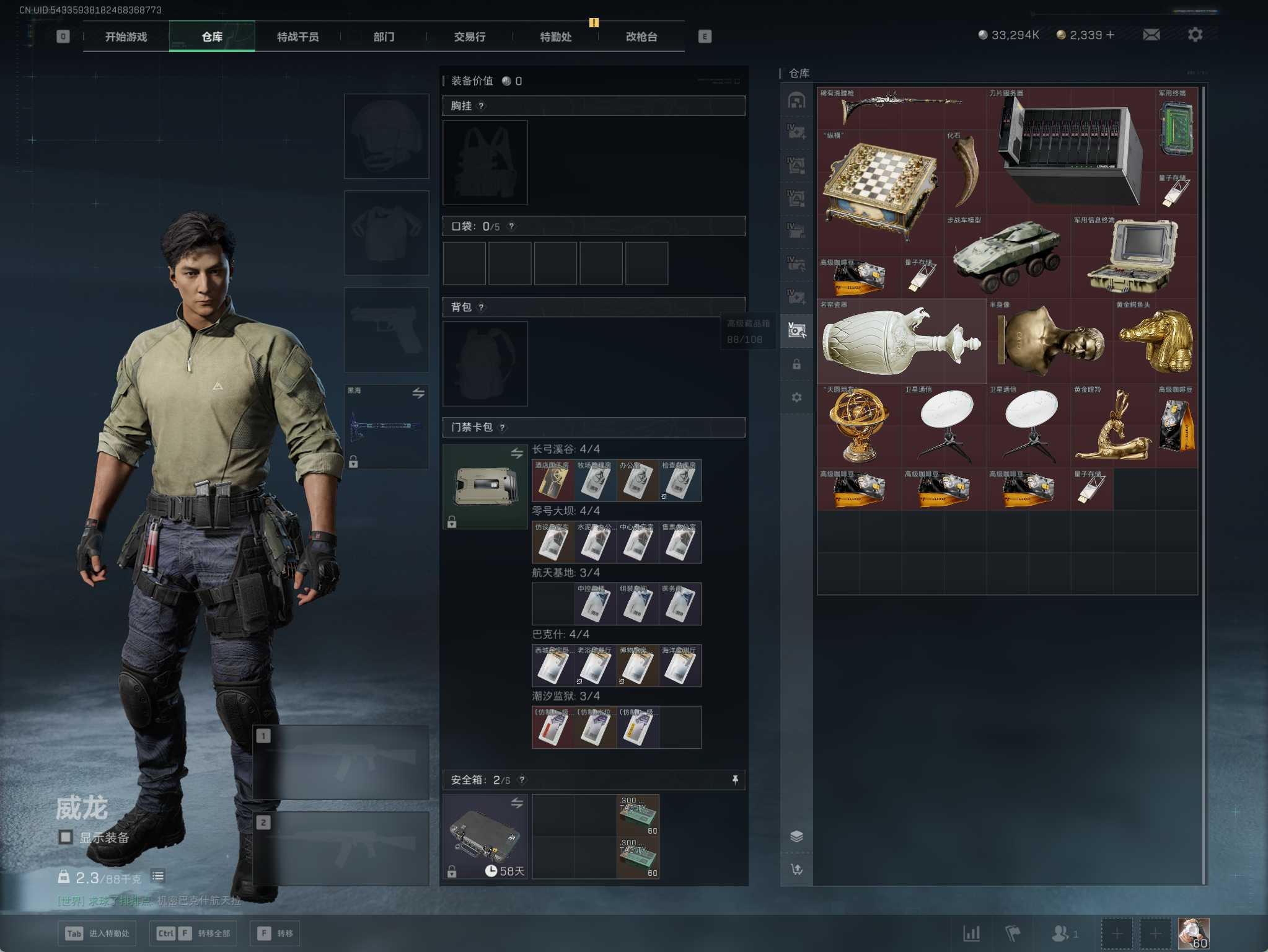Select the 军用信息终端 military laptop item

[1134, 257]
